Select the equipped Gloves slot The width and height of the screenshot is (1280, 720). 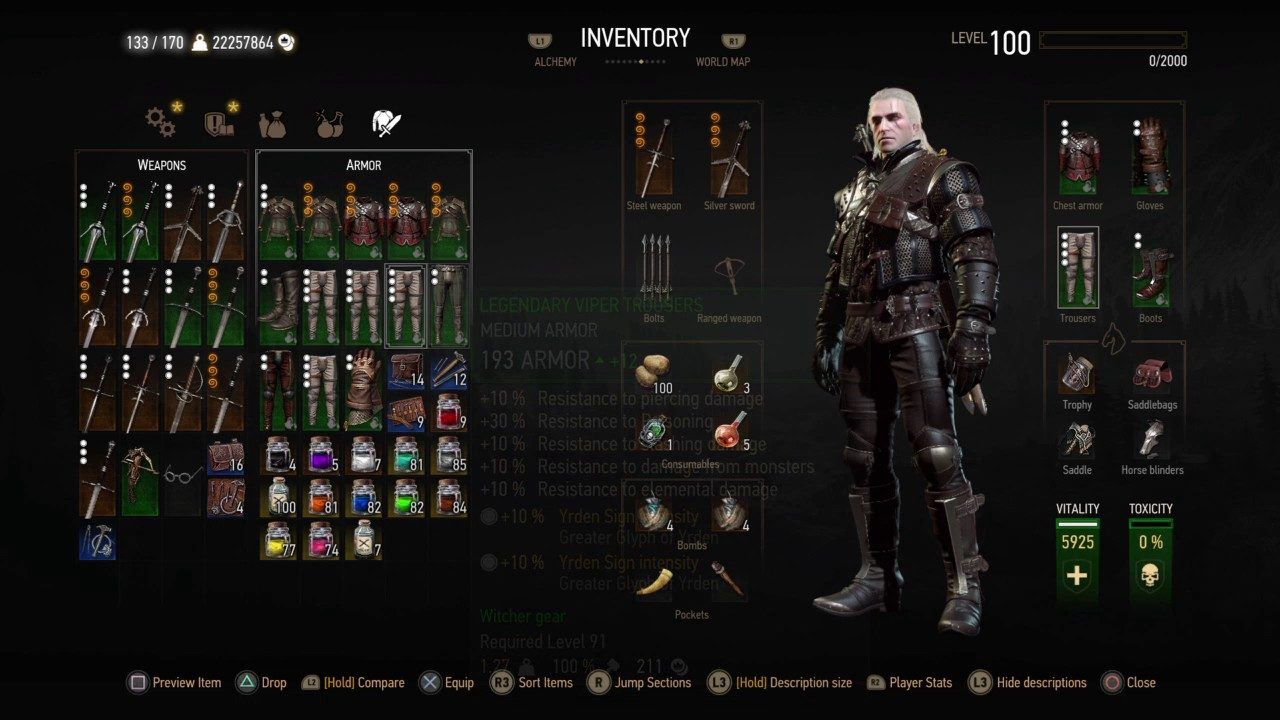click(1150, 160)
